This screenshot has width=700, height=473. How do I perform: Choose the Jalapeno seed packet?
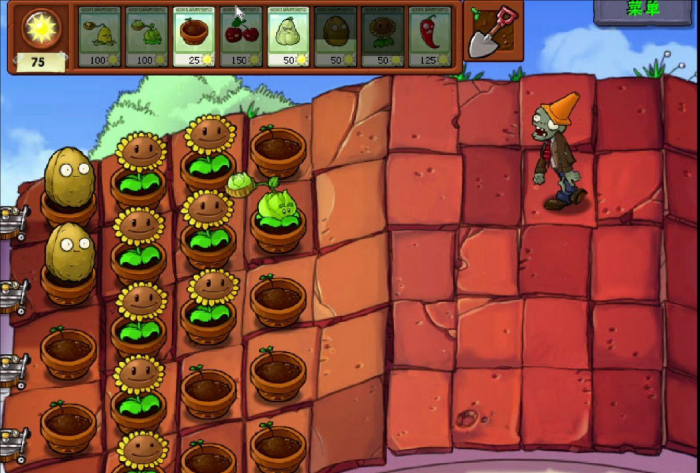pyautogui.click(x=429, y=36)
